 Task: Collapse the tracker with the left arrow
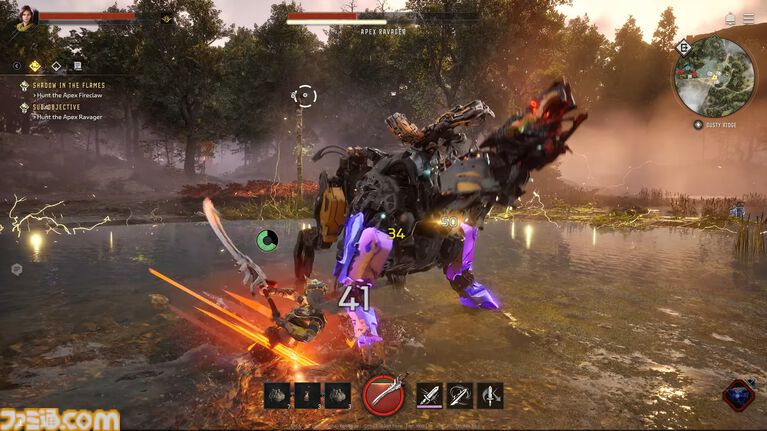click(x=18, y=66)
